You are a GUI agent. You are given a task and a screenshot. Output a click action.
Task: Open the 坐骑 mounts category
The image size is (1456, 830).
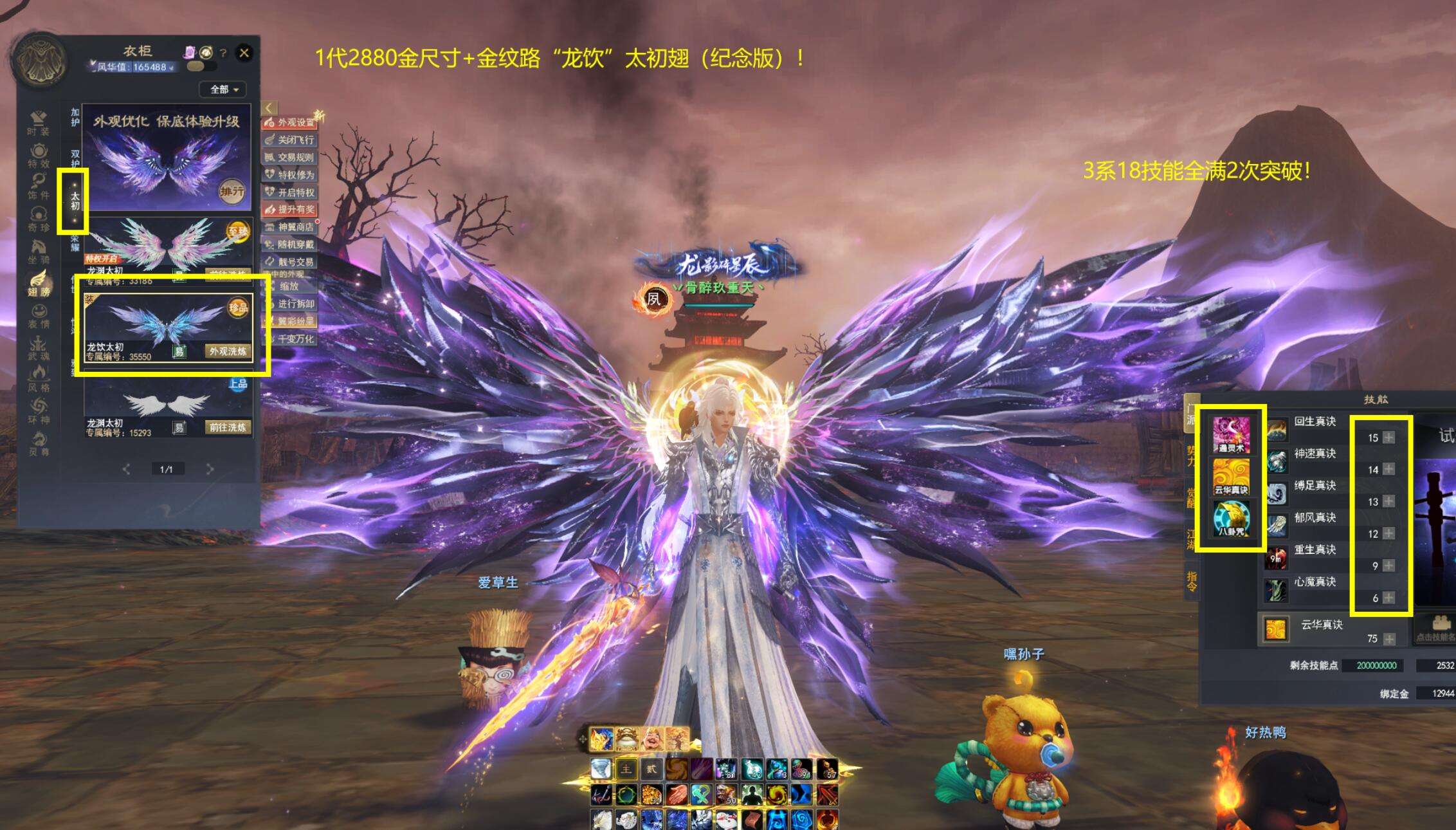click(x=39, y=251)
